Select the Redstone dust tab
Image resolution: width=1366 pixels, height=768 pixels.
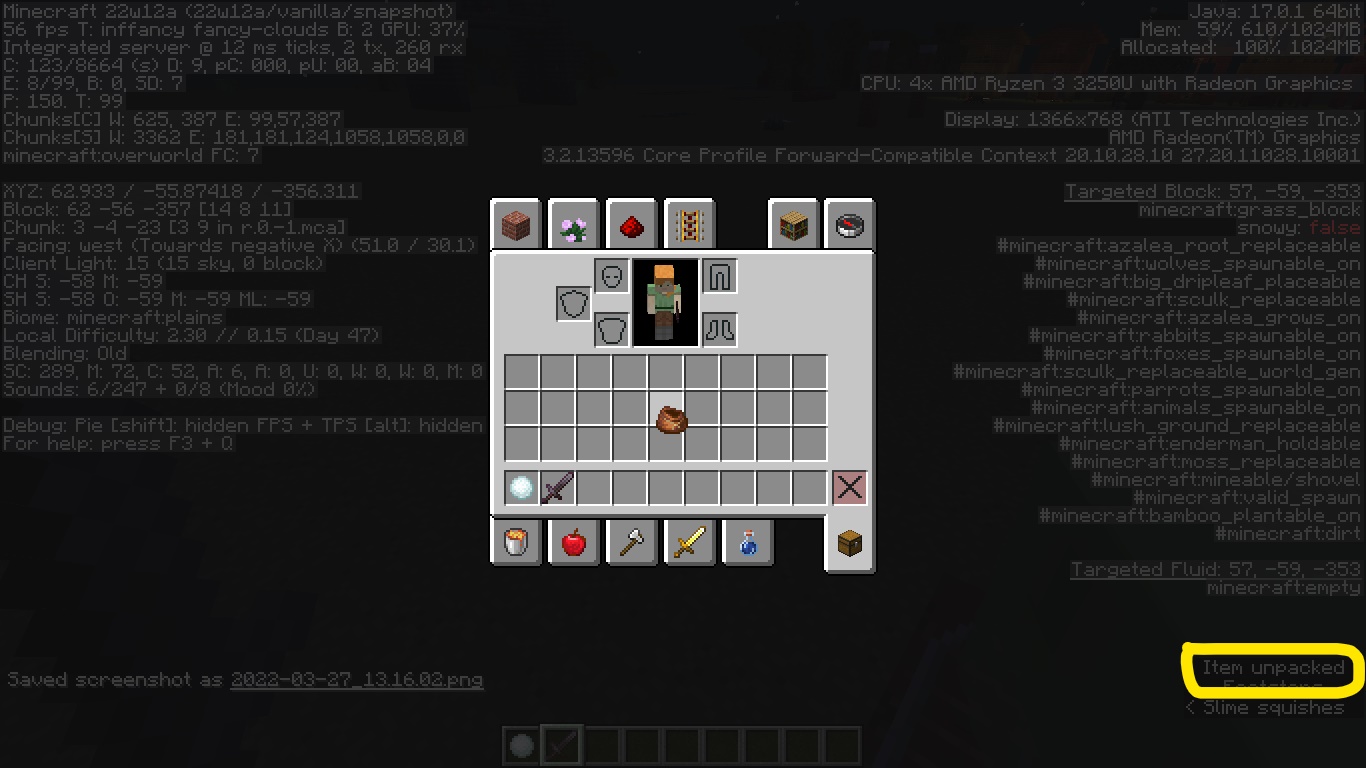click(x=632, y=226)
